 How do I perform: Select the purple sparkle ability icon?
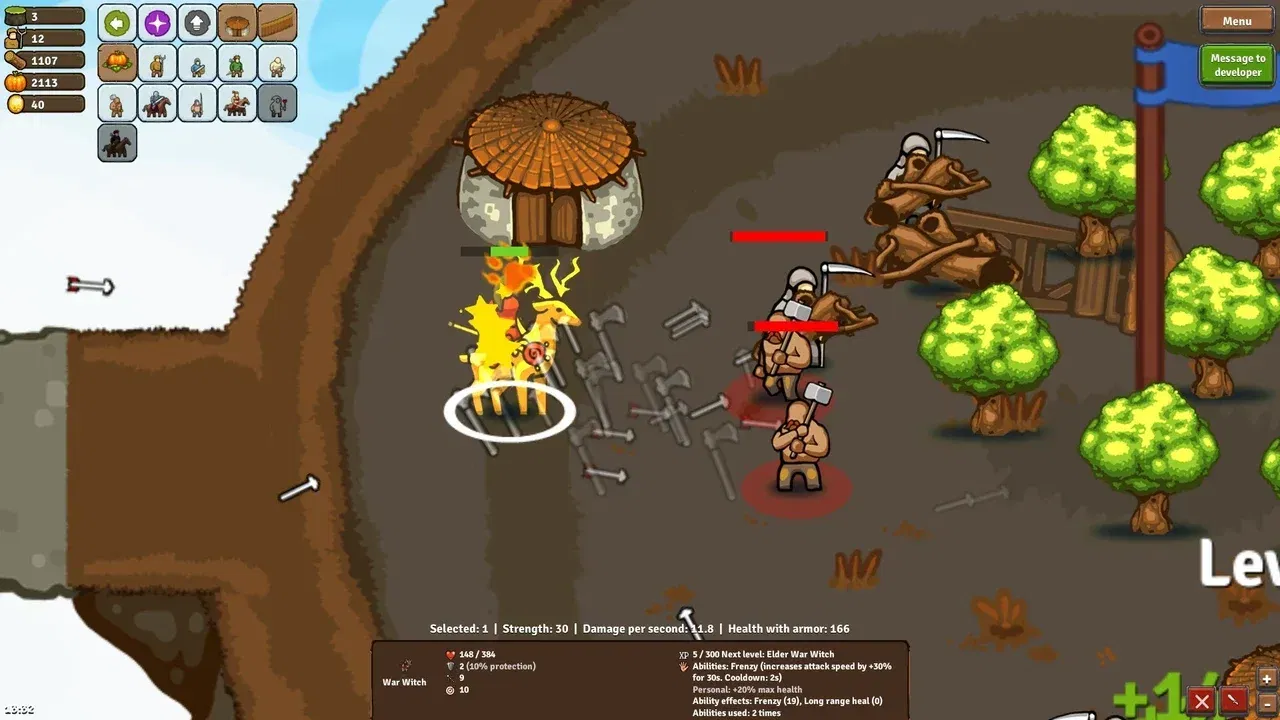(x=156, y=21)
